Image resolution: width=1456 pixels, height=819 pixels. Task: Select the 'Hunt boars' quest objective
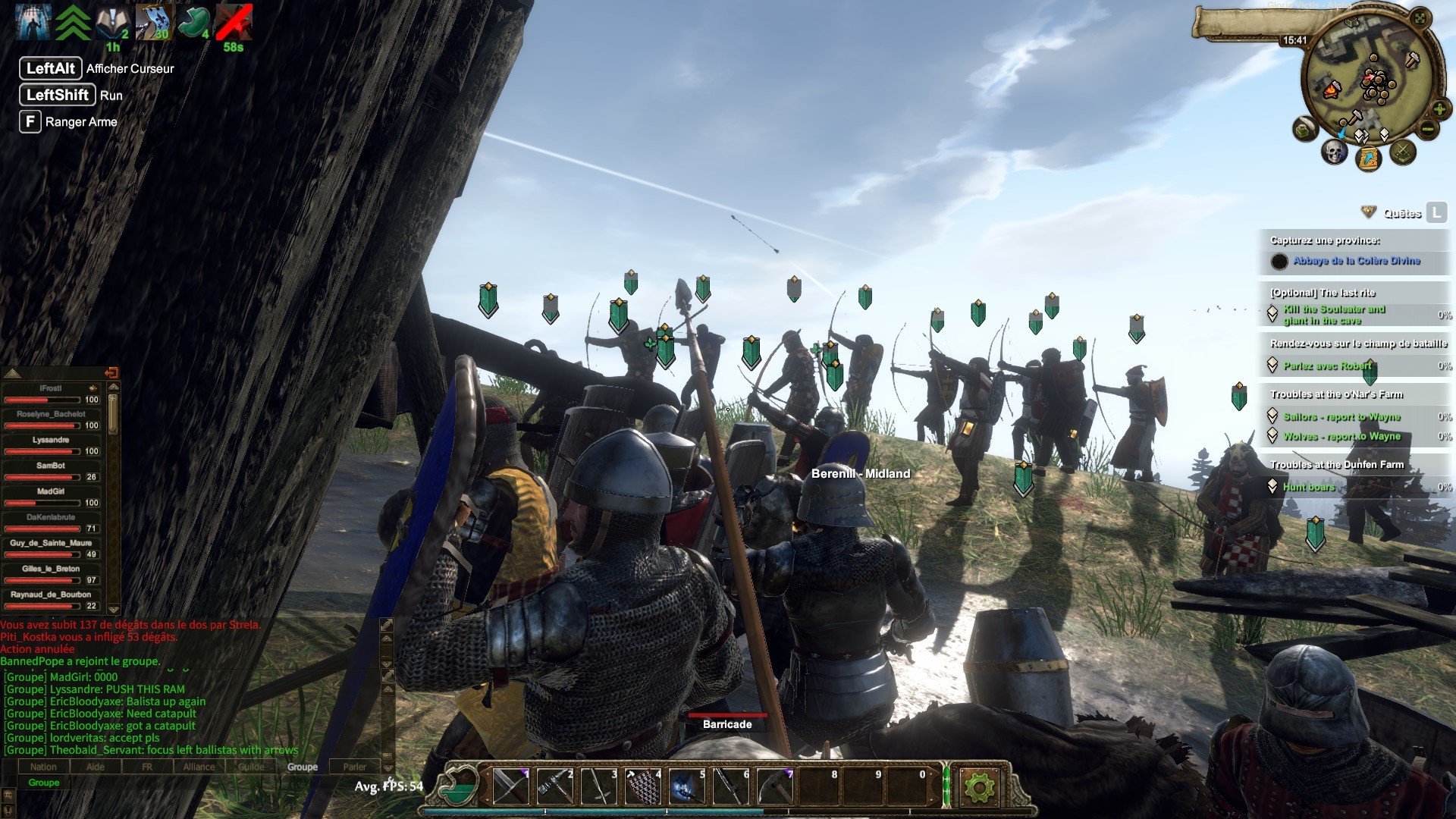(x=1308, y=487)
